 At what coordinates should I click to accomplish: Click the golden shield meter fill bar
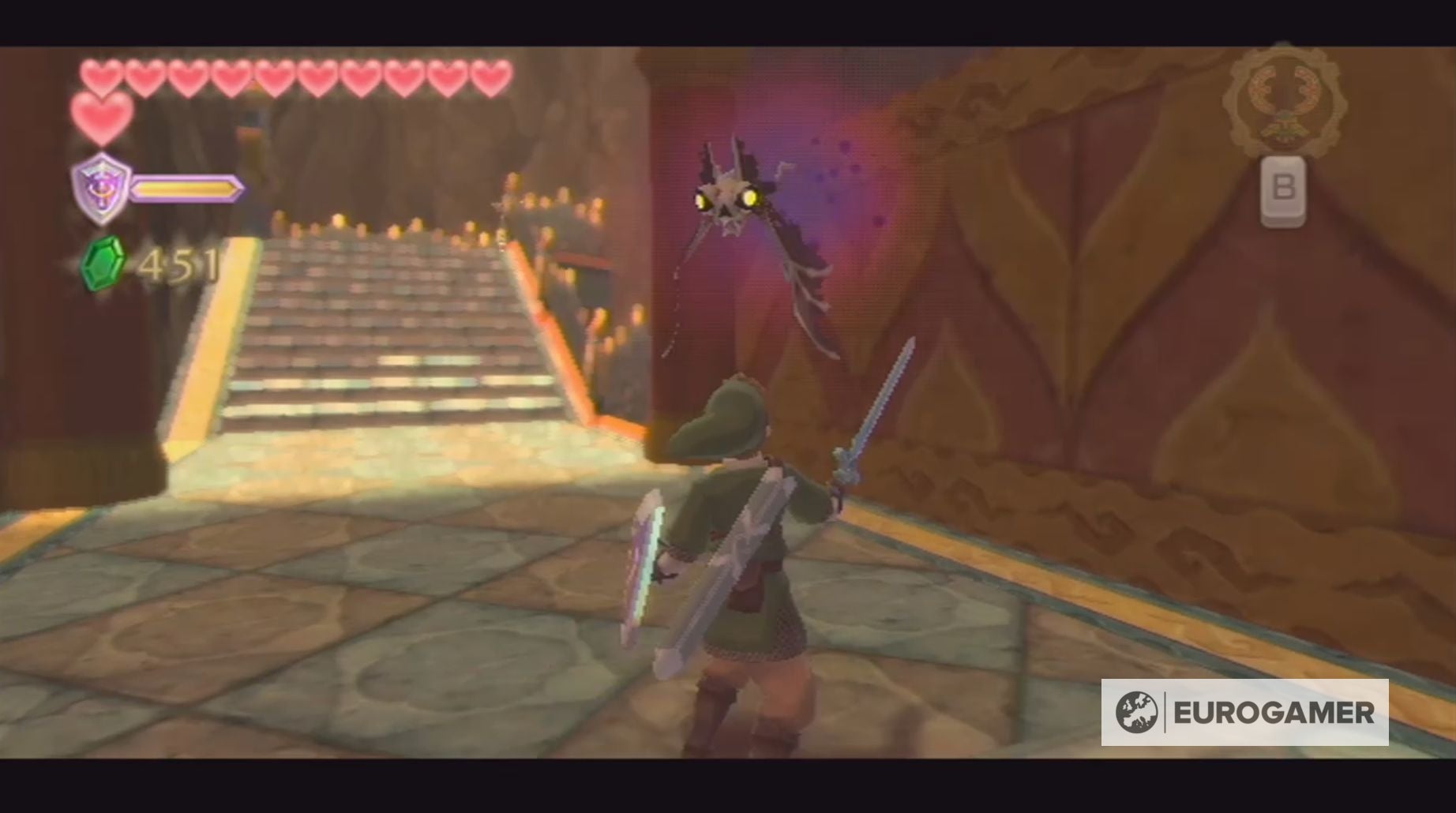click(190, 189)
